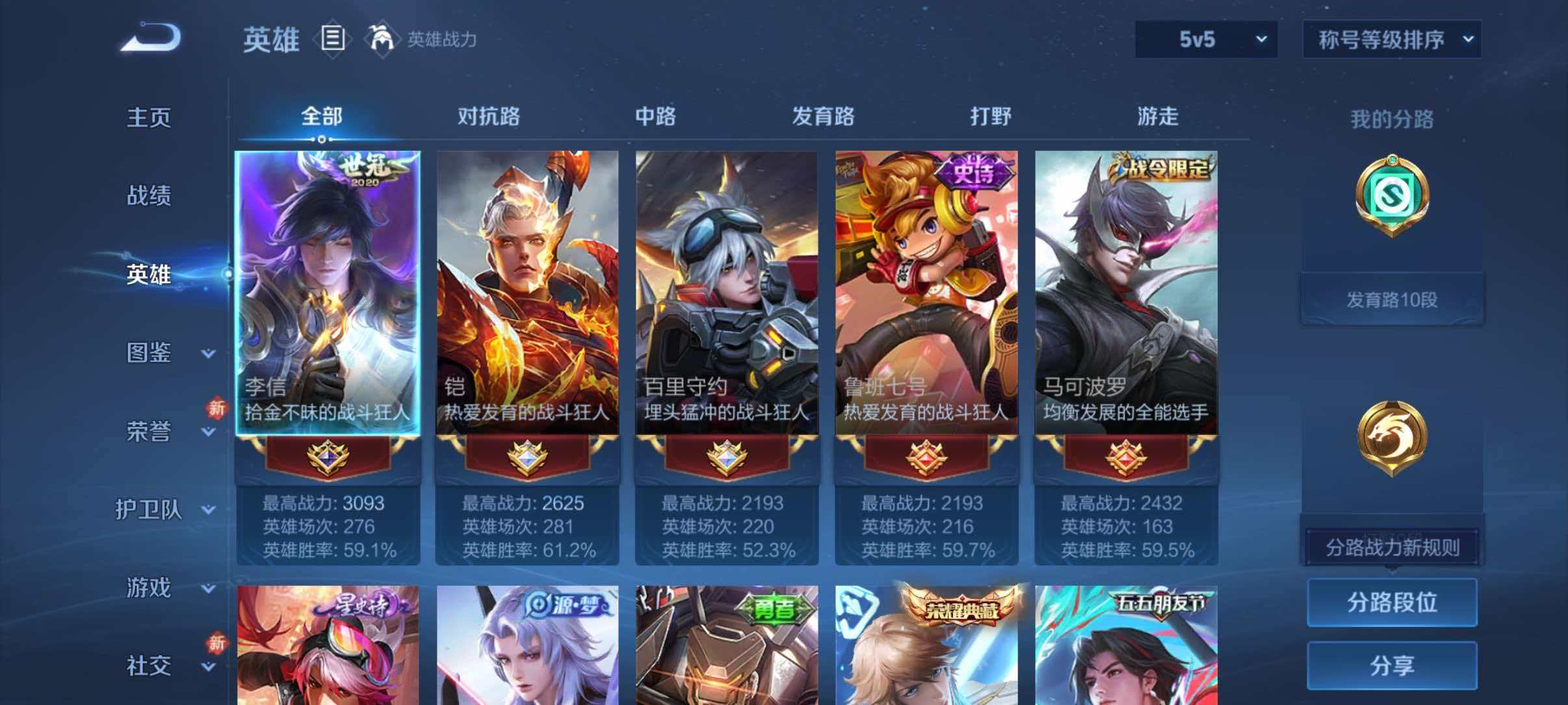Click the 分享 button at bottom right
This screenshot has height=705, width=1568.
pos(1391,664)
